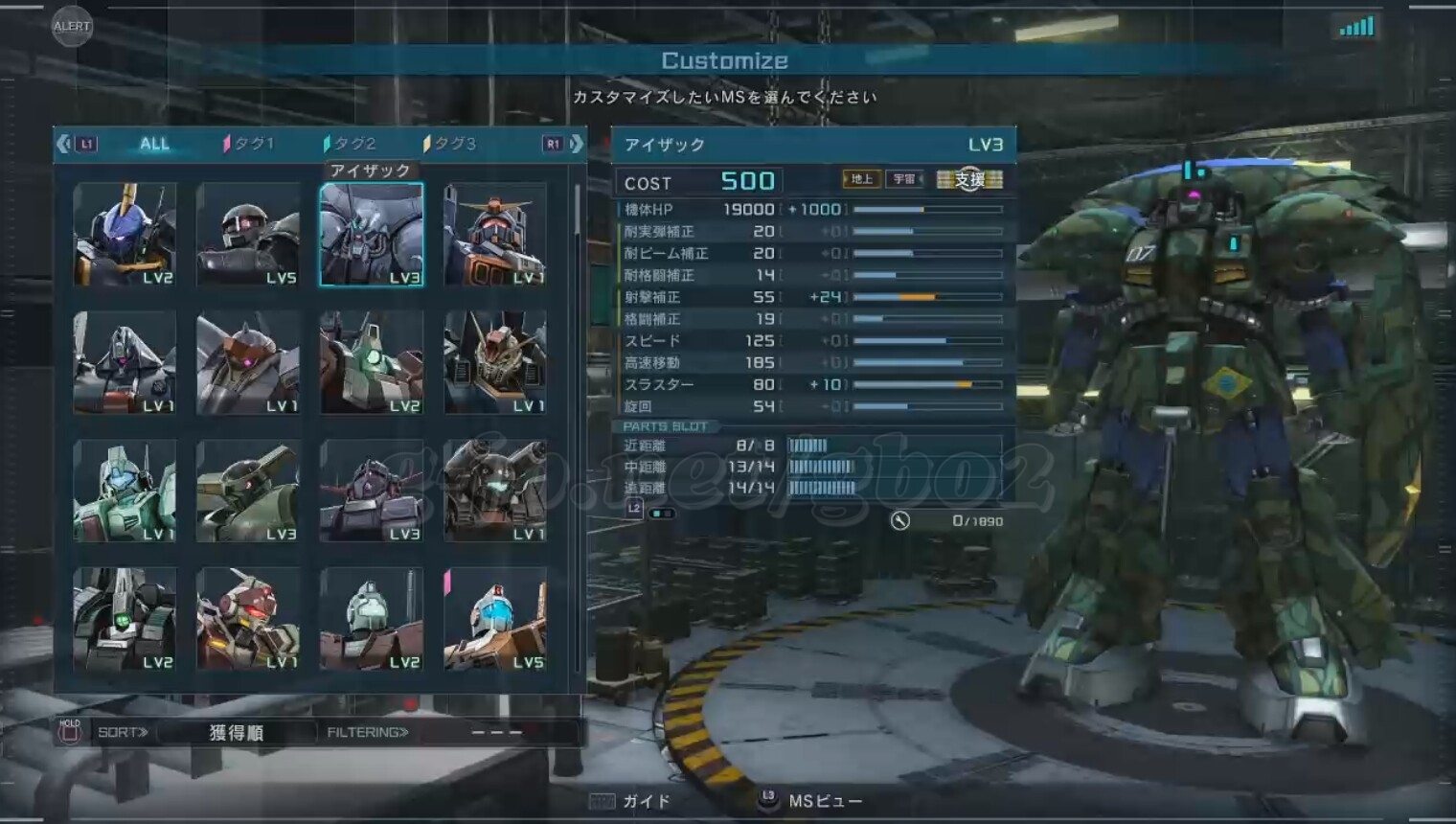The height and width of the screenshot is (824, 1456).
Task: Show the タグ3 tag tab
Action: point(450,144)
